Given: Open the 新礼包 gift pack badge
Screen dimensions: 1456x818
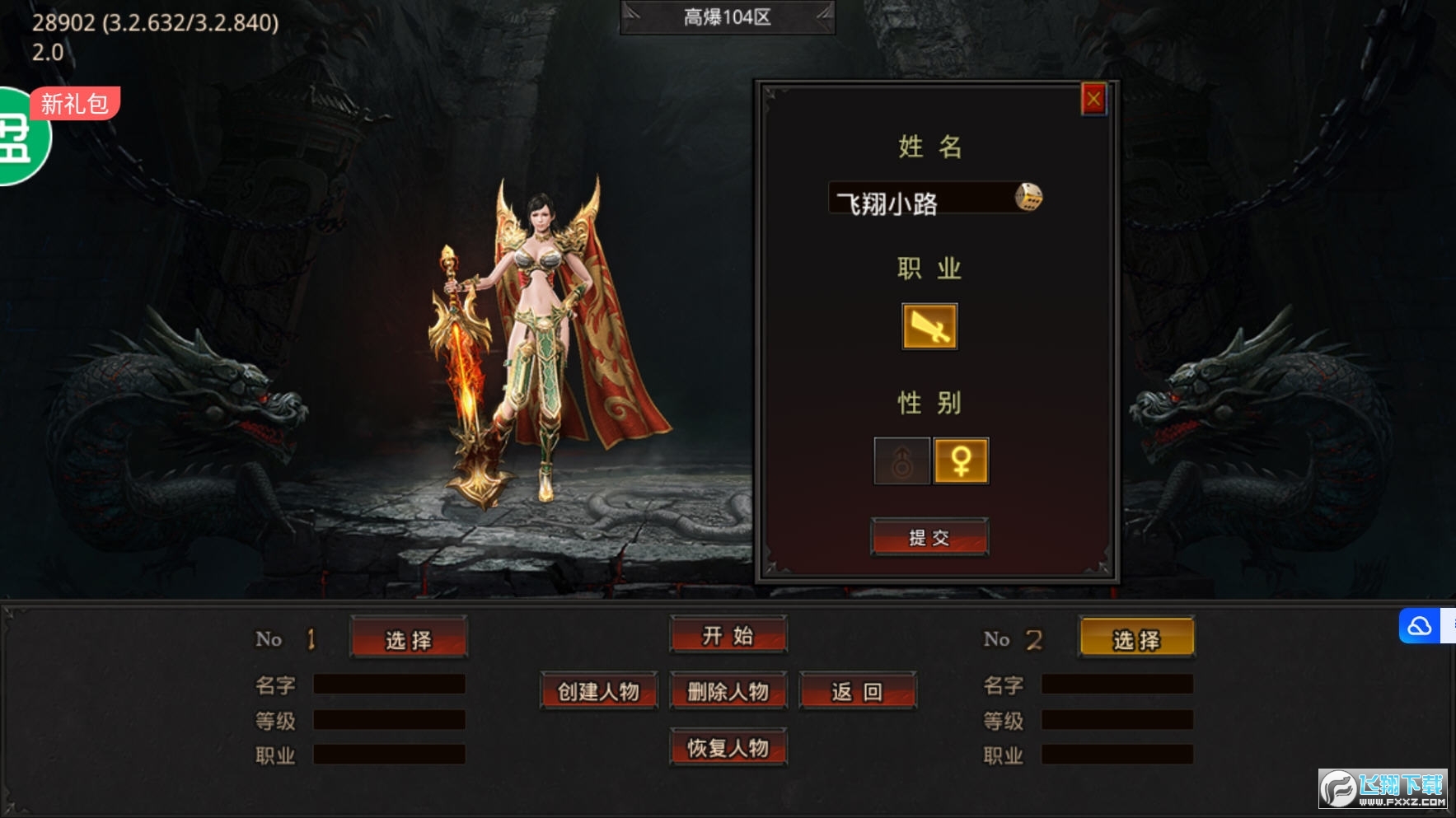Looking at the screenshot, I should pos(73,105).
